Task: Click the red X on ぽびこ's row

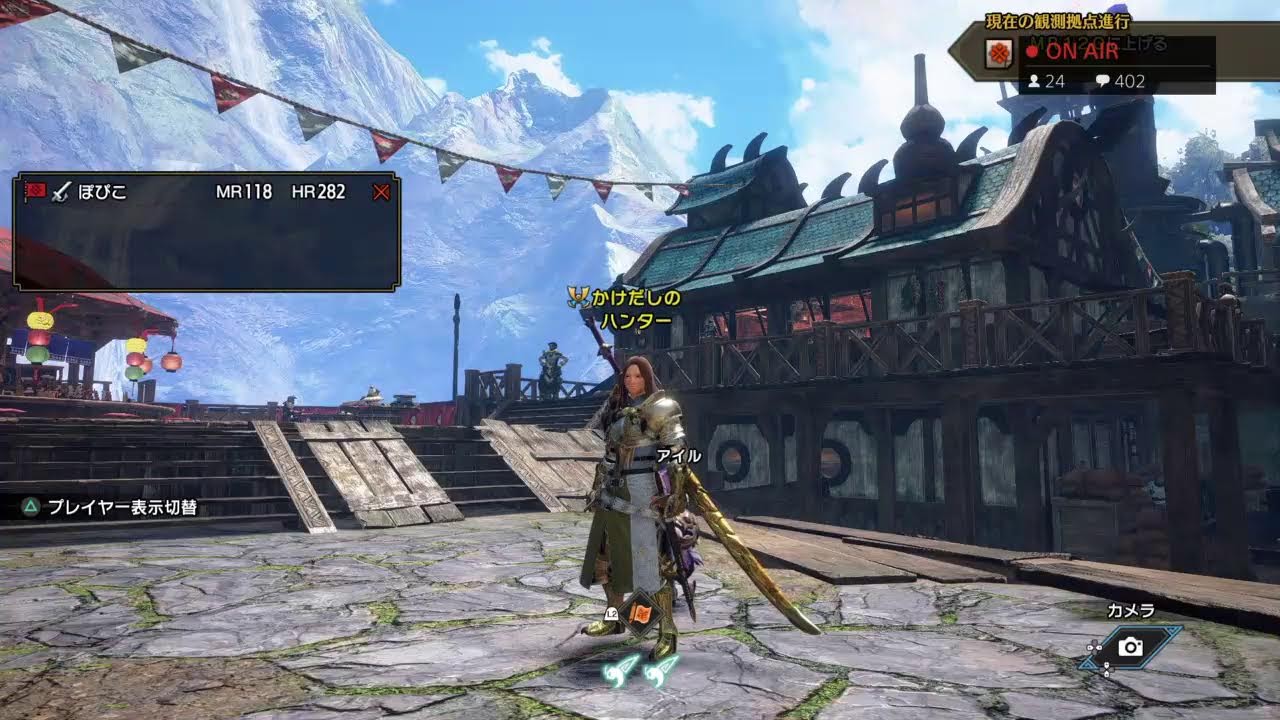Action: 380,192
